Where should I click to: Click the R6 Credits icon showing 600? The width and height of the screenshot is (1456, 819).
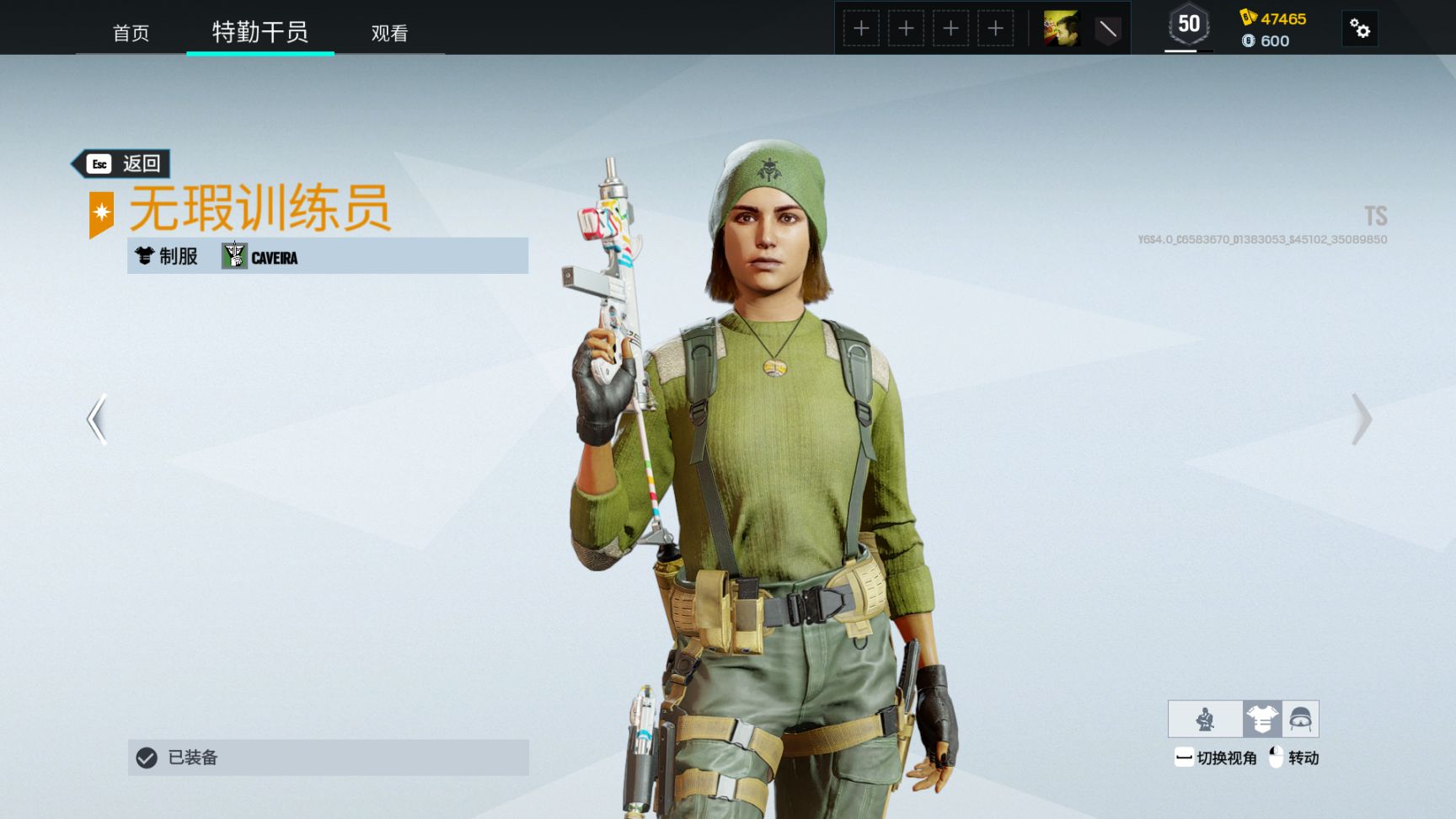(1250, 40)
